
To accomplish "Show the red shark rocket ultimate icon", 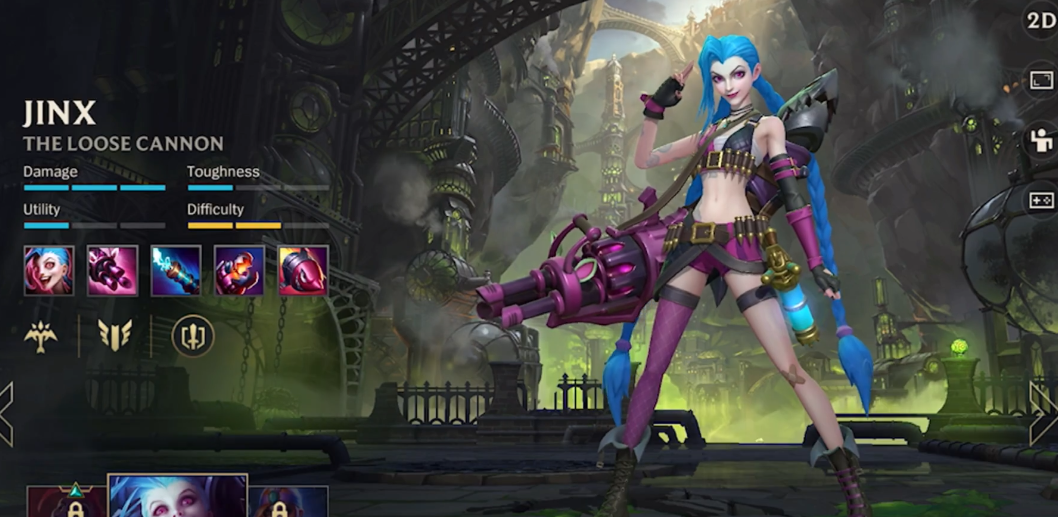I will (304, 270).
